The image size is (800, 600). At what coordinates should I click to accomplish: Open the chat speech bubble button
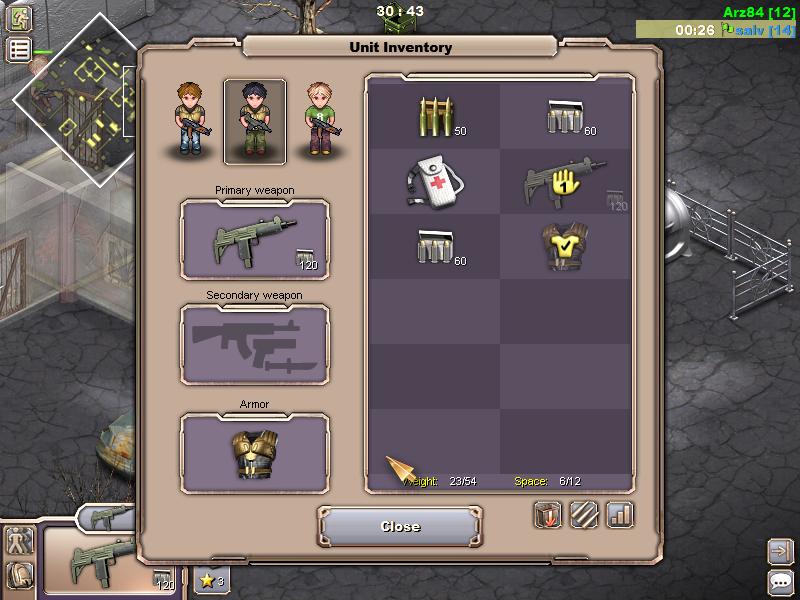pyautogui.click(x=781, y=583)
